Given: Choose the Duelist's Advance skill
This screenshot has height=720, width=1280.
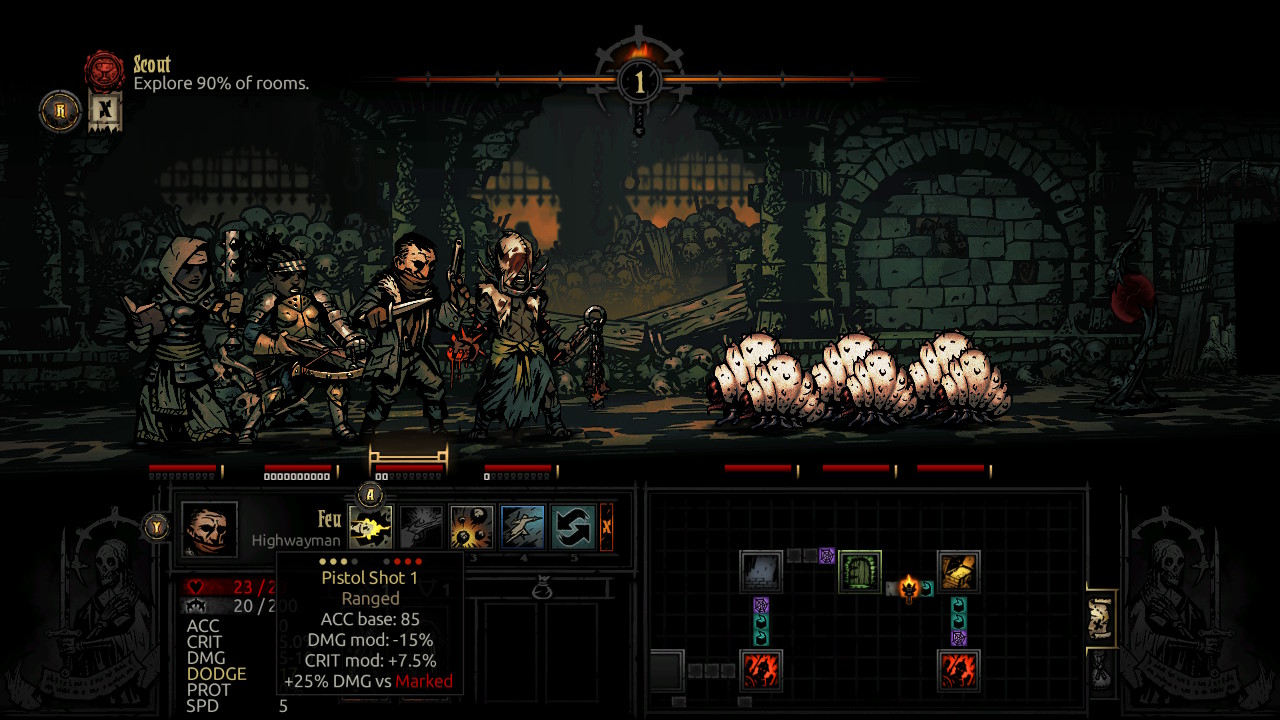Looking at the screenshot, I should tap(521, 525).
